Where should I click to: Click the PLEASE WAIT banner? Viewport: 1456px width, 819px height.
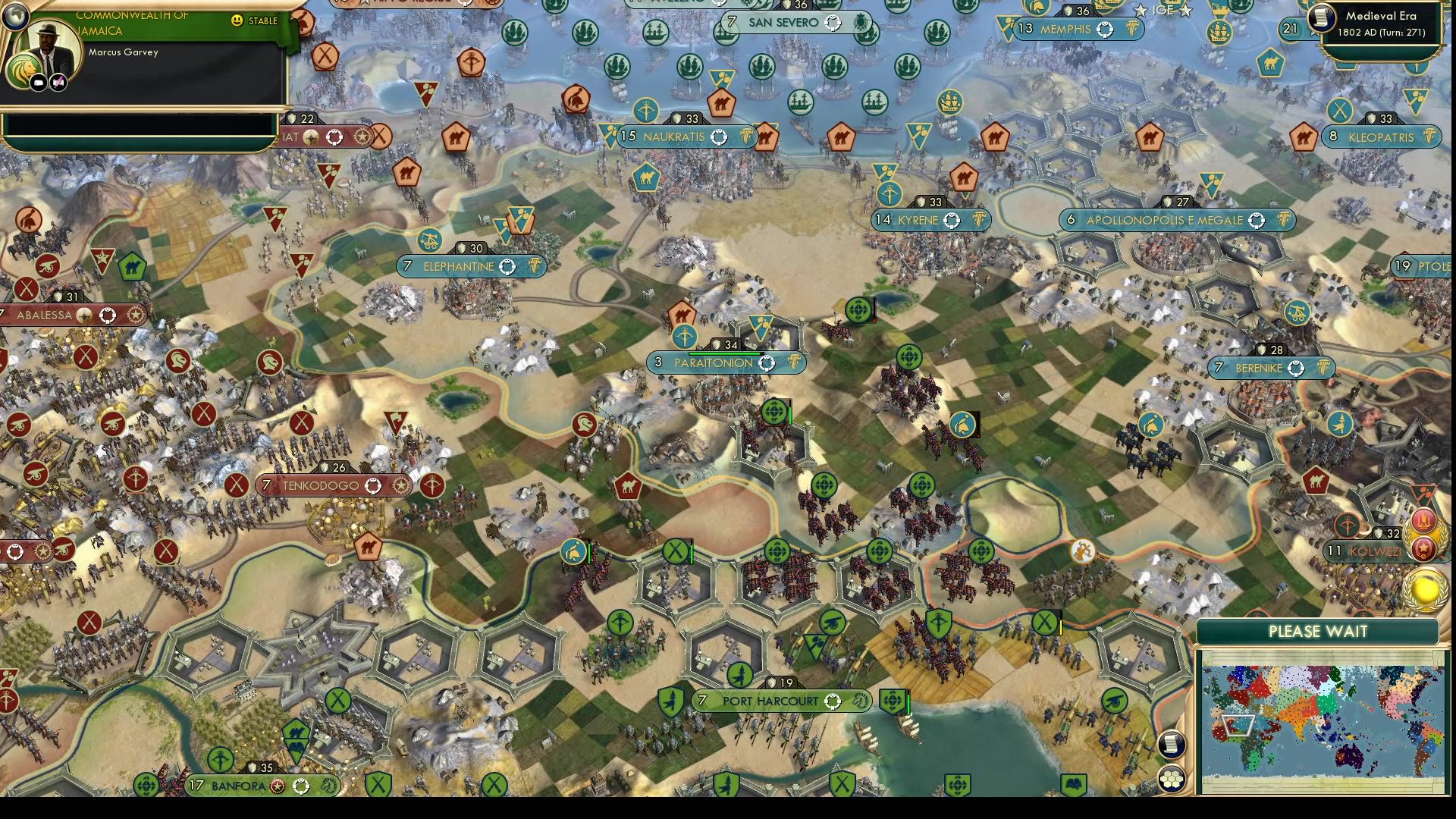coord(1317,631)
